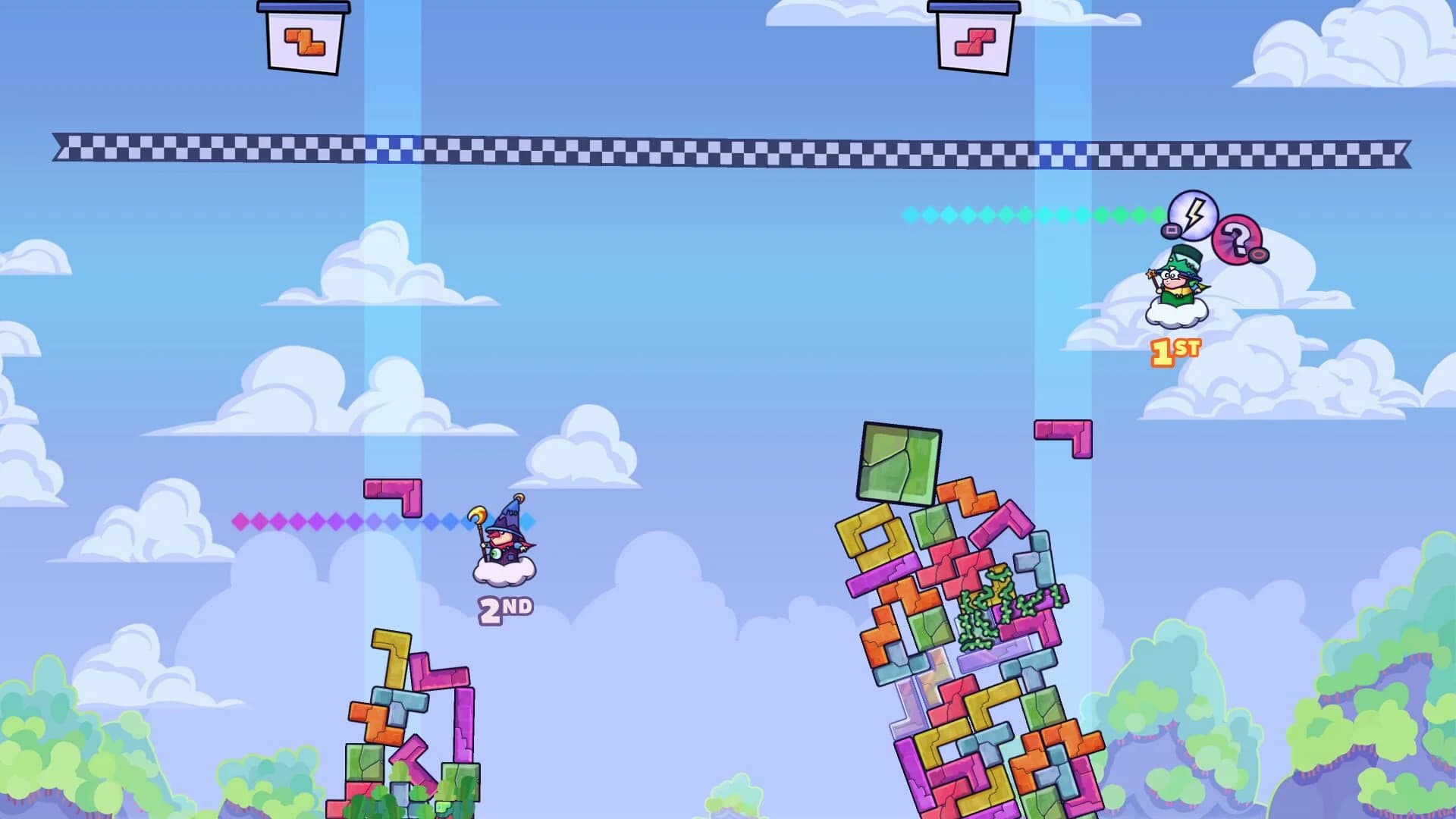Click the button prompt beside the question mark bubble
1456x819 pixels.
pos(1258,254)
